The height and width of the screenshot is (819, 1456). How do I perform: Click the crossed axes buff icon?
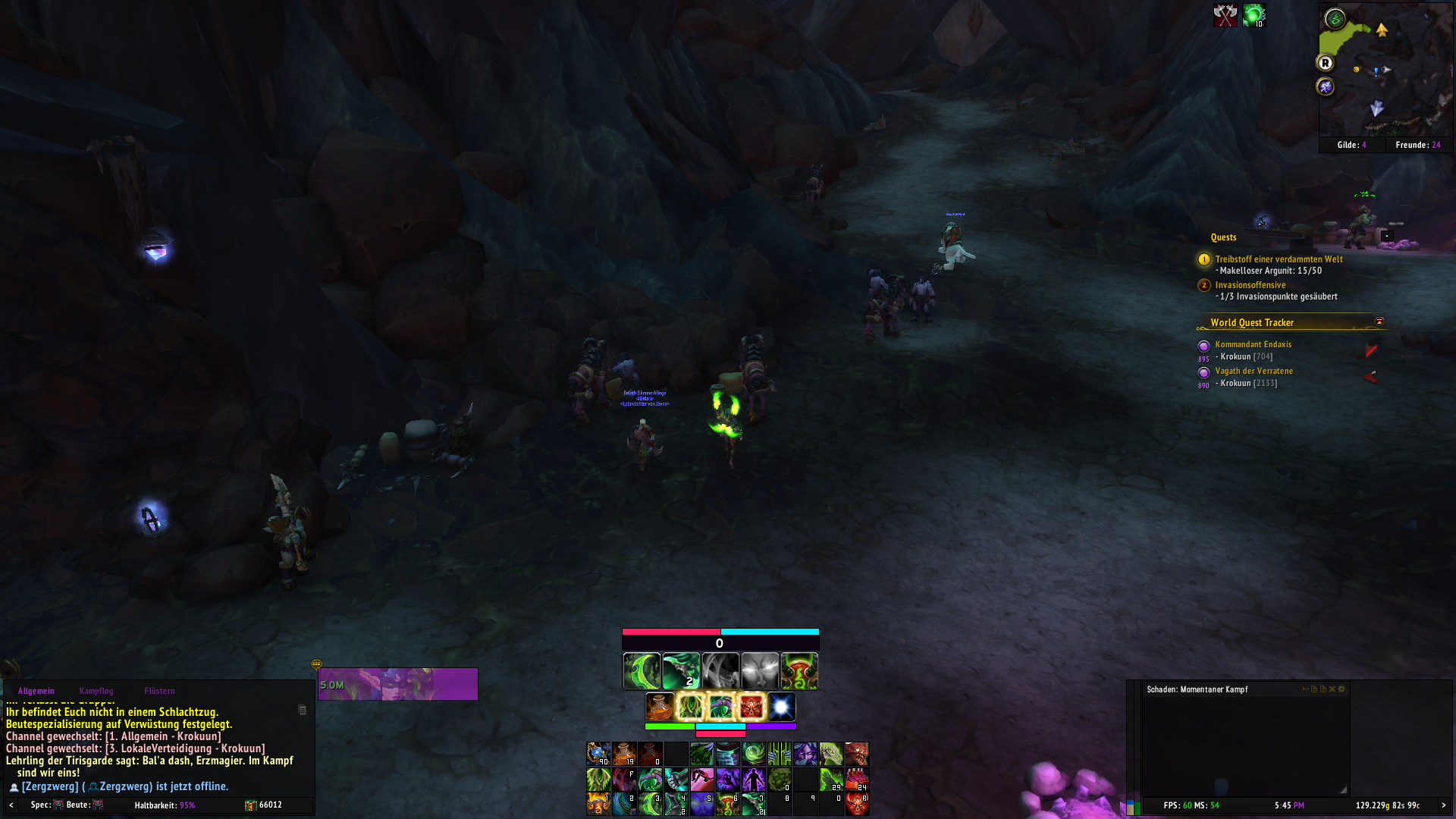1225,15
